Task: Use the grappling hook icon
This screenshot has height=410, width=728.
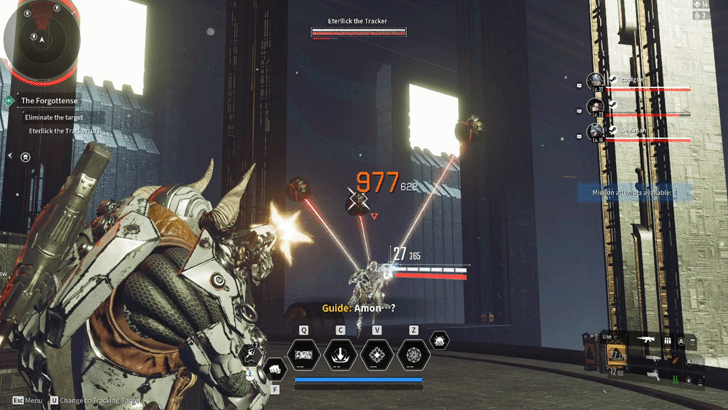Action: [252, 352]
